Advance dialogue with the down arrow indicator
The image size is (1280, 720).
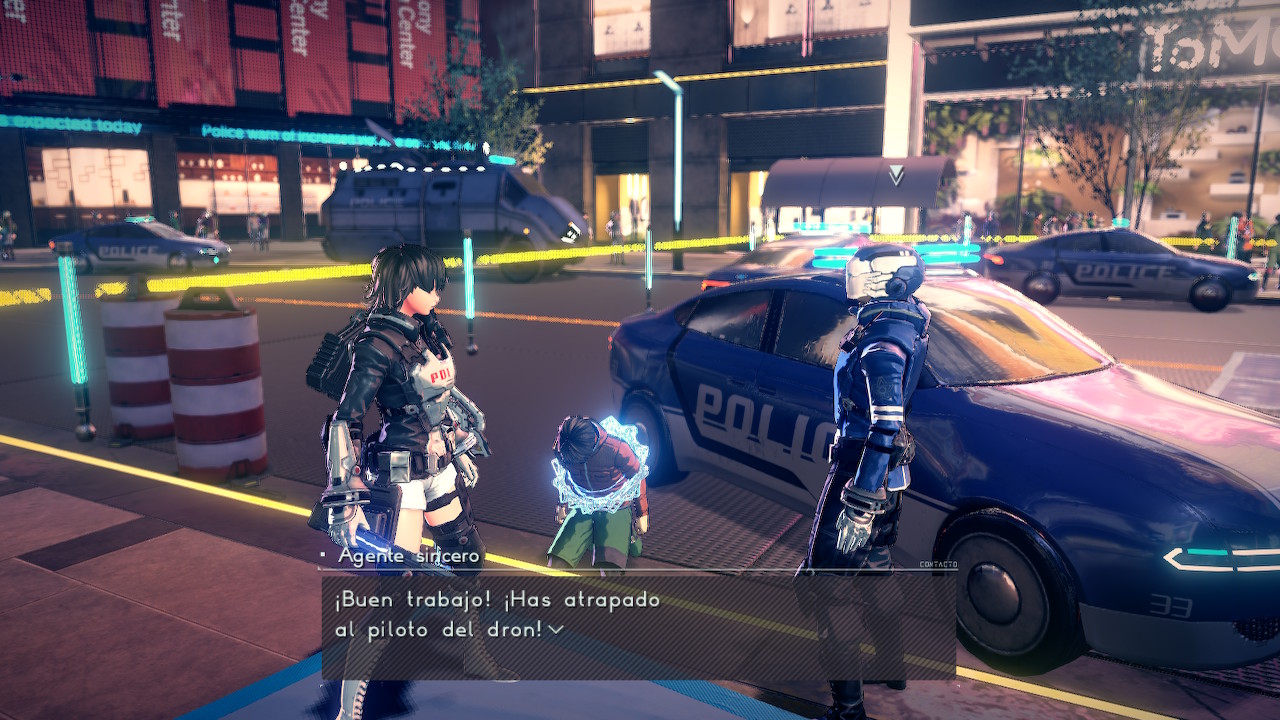coord(556,629)
